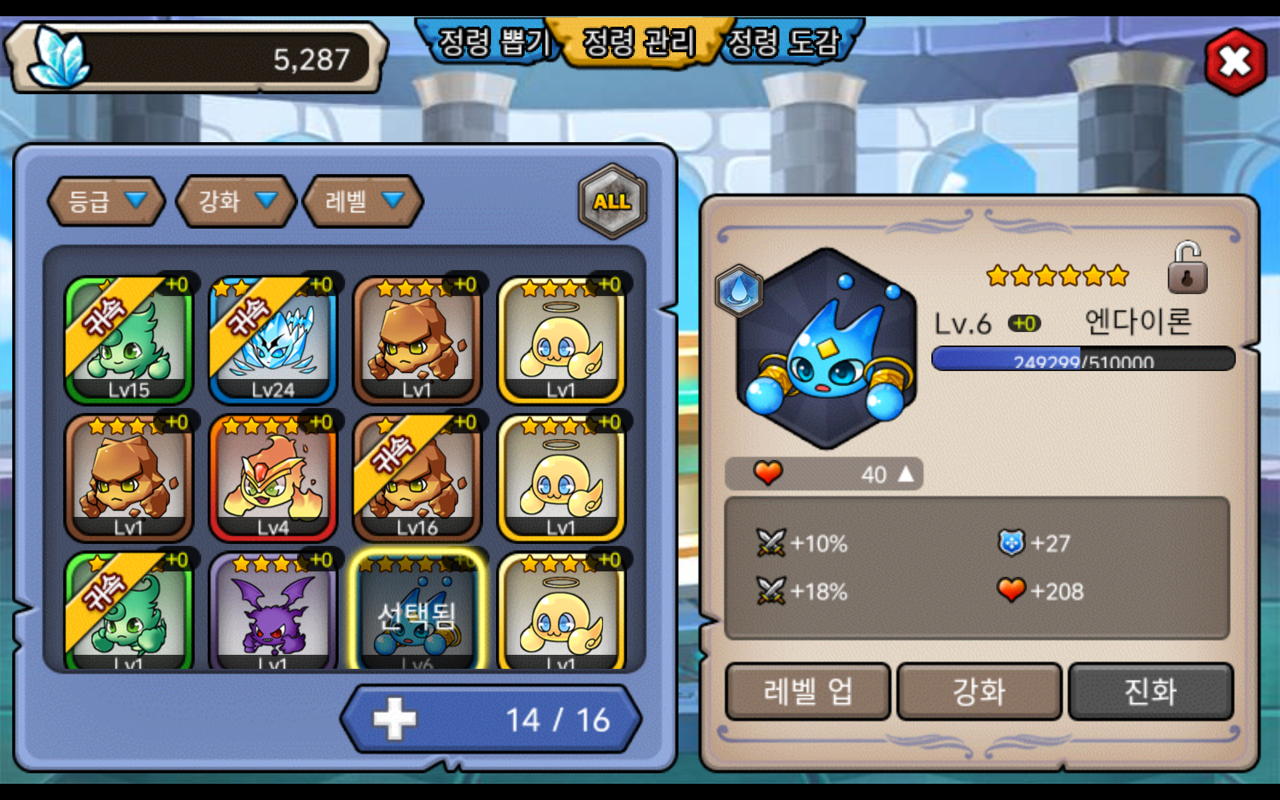Image resolution: width=1280 pixels, height=800 pixels.
Task: Open the 강화 enhance button
Action: tap(979, 691)
